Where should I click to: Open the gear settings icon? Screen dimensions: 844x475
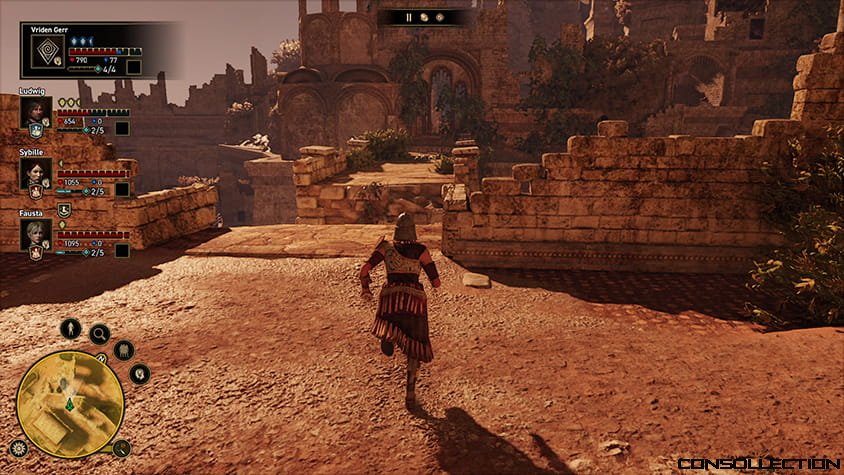[18, 448]
